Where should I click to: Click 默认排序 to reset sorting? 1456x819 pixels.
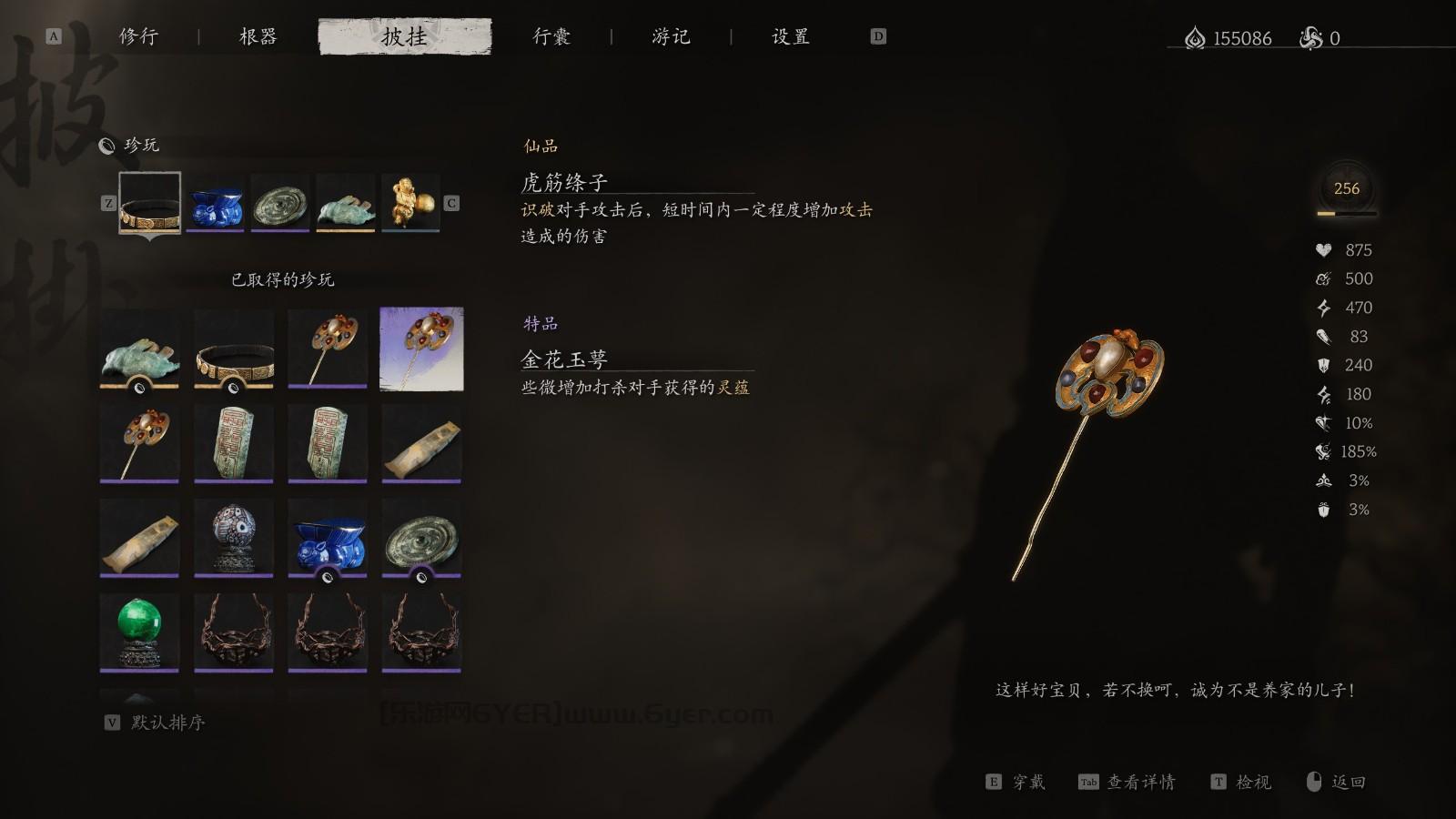point(169,723)
